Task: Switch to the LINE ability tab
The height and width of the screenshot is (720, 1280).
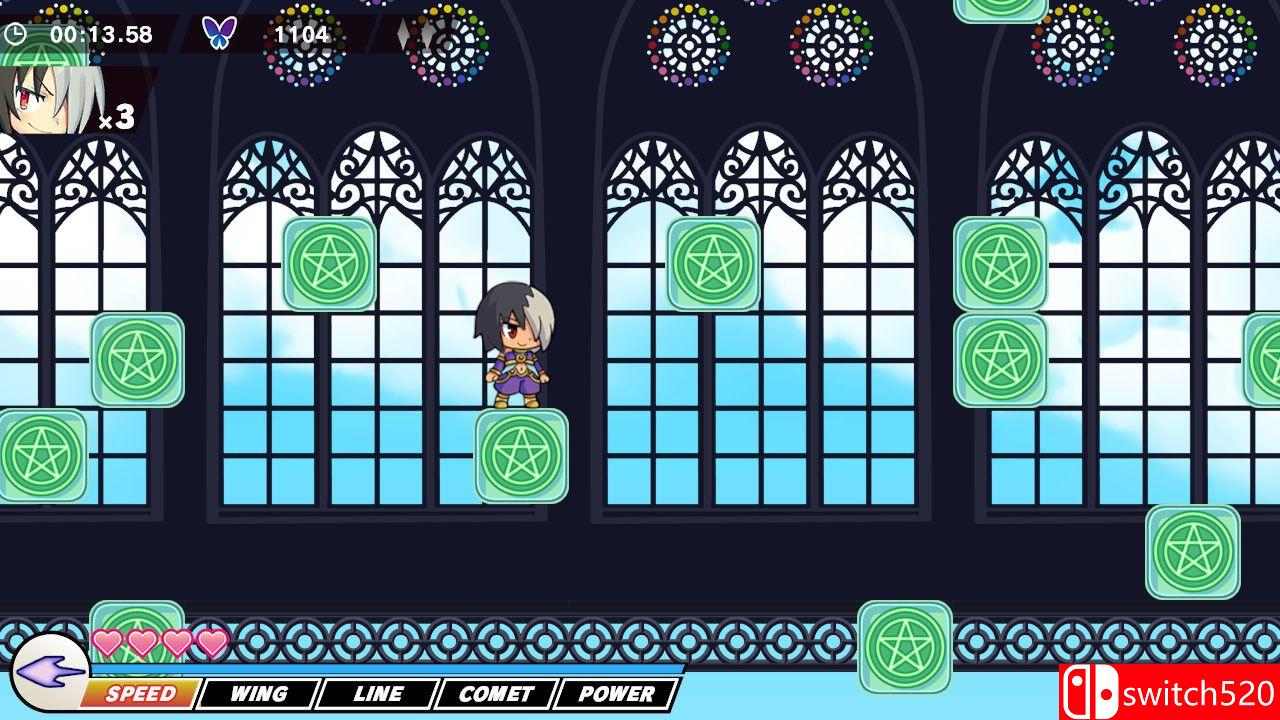Action: tap(377, 692)
